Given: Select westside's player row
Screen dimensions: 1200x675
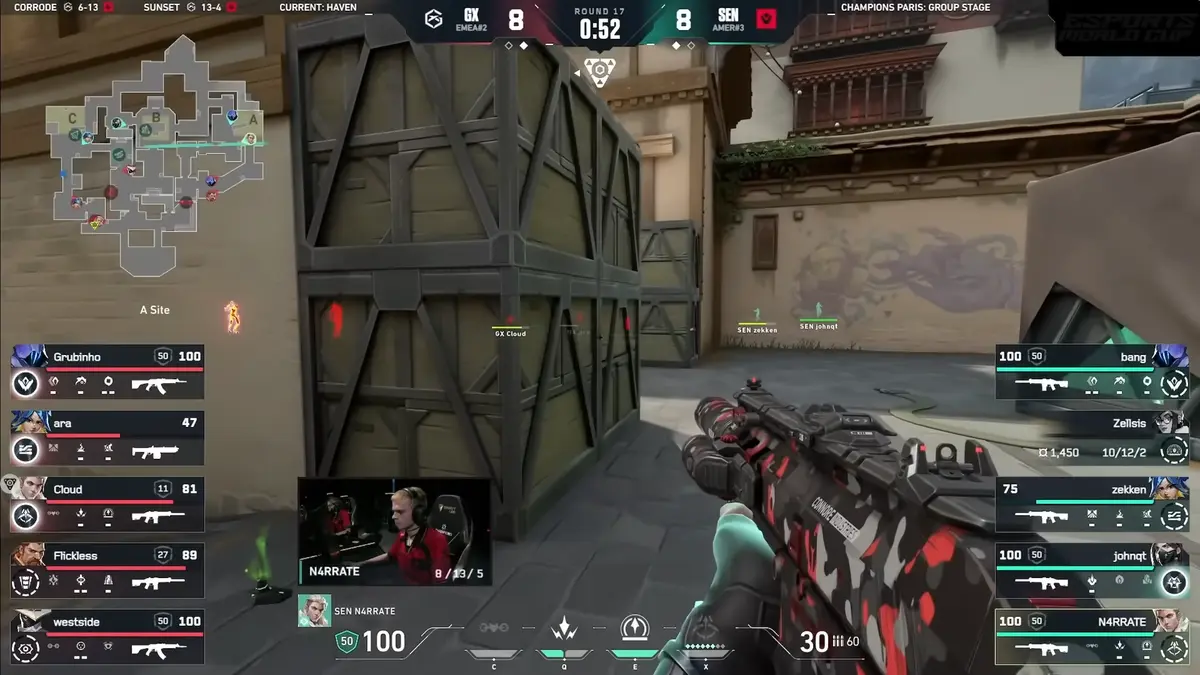Looking at the screenshot, I should coord(108,635).
